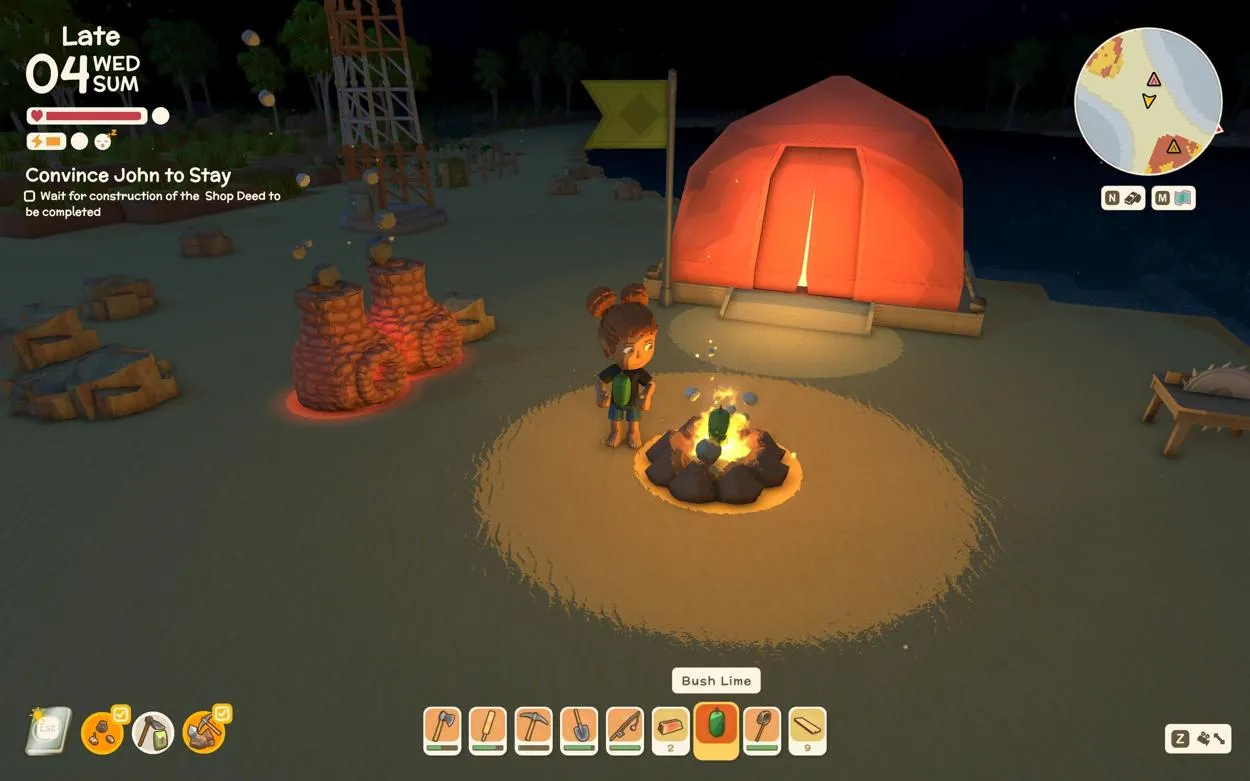Click the red tent marker on minimap
The image size is (1250, 781).
click(1153, 79)
